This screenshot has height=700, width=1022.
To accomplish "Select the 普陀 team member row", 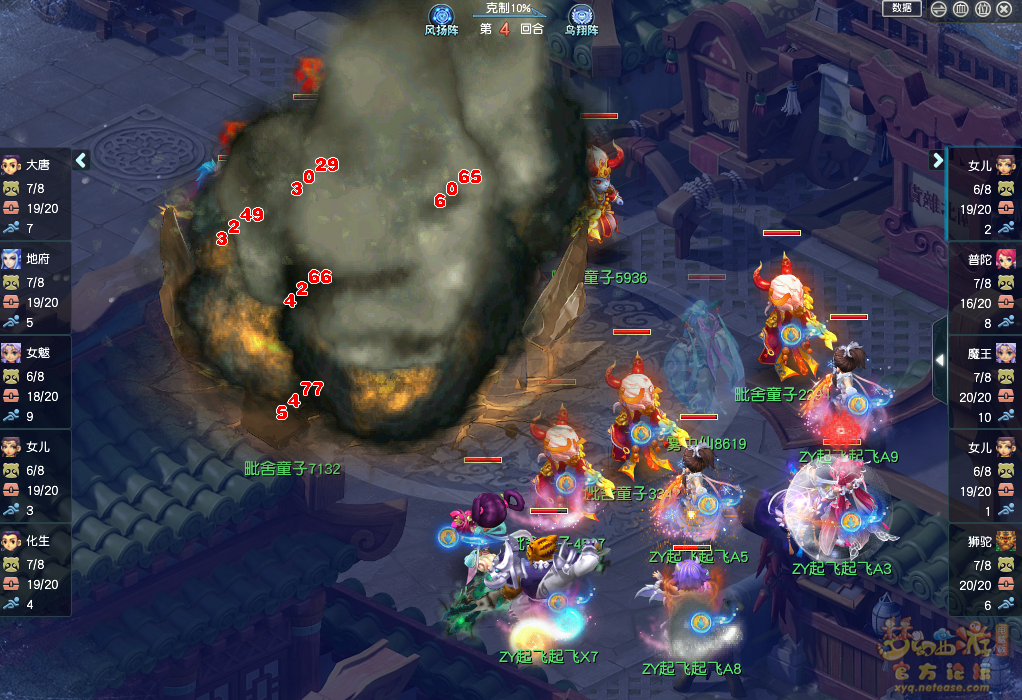I will (x=983, y=290).
